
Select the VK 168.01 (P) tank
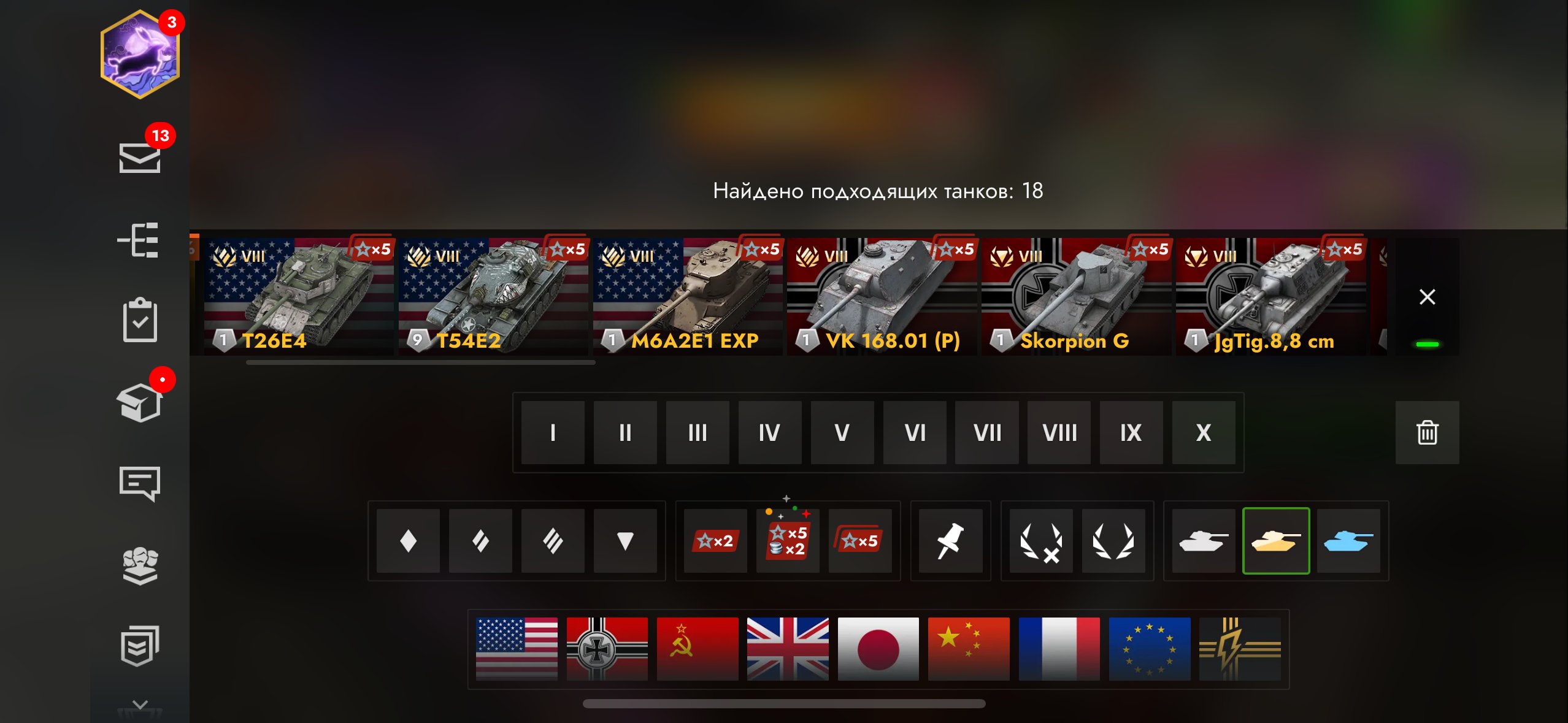(882, 297)
